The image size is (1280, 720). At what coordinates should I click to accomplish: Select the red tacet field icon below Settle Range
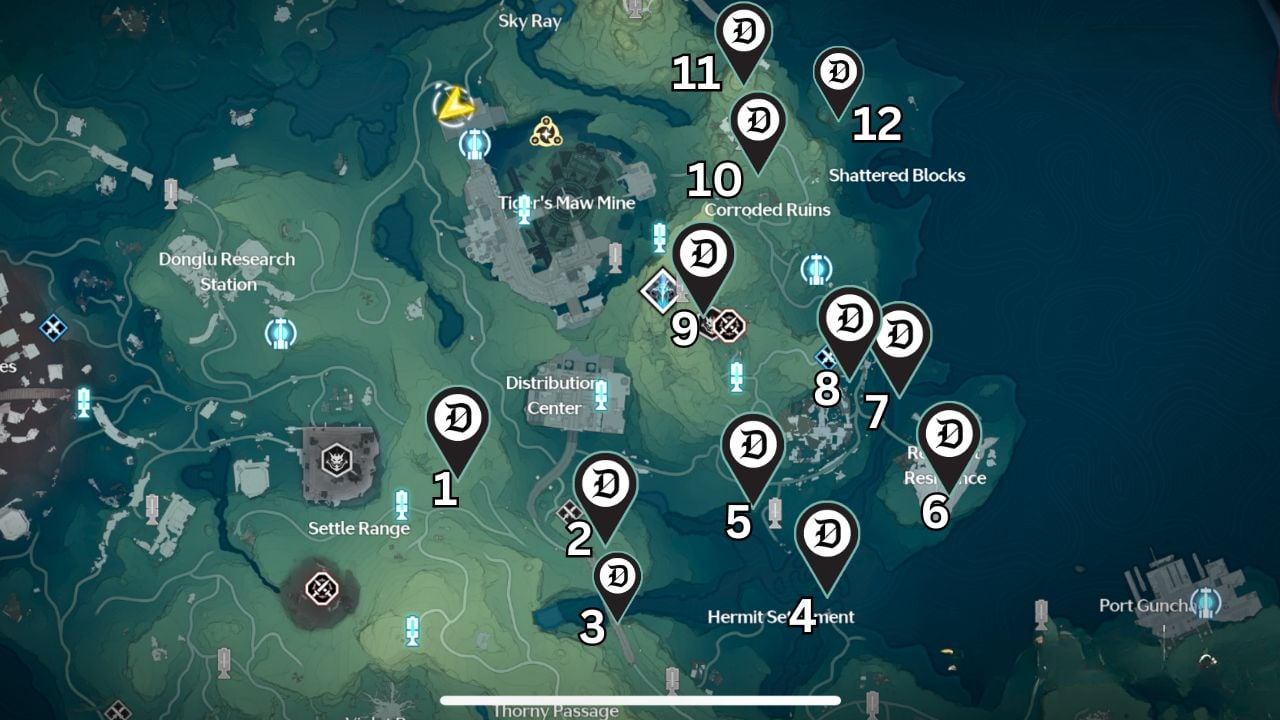coord(324,587)
